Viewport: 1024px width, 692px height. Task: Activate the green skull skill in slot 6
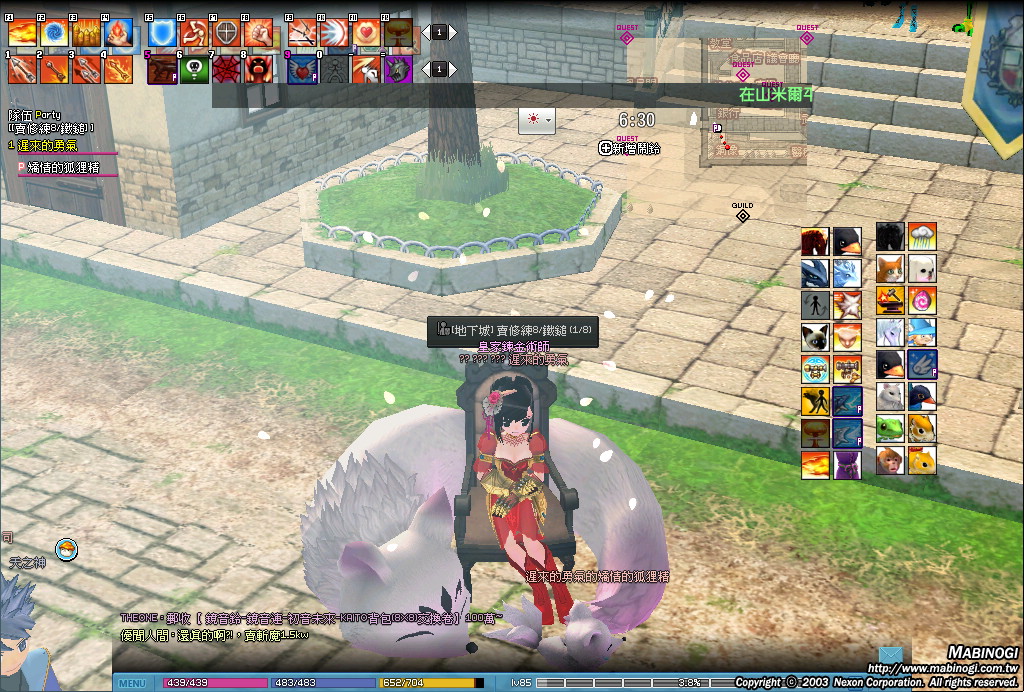click(194, 69)
